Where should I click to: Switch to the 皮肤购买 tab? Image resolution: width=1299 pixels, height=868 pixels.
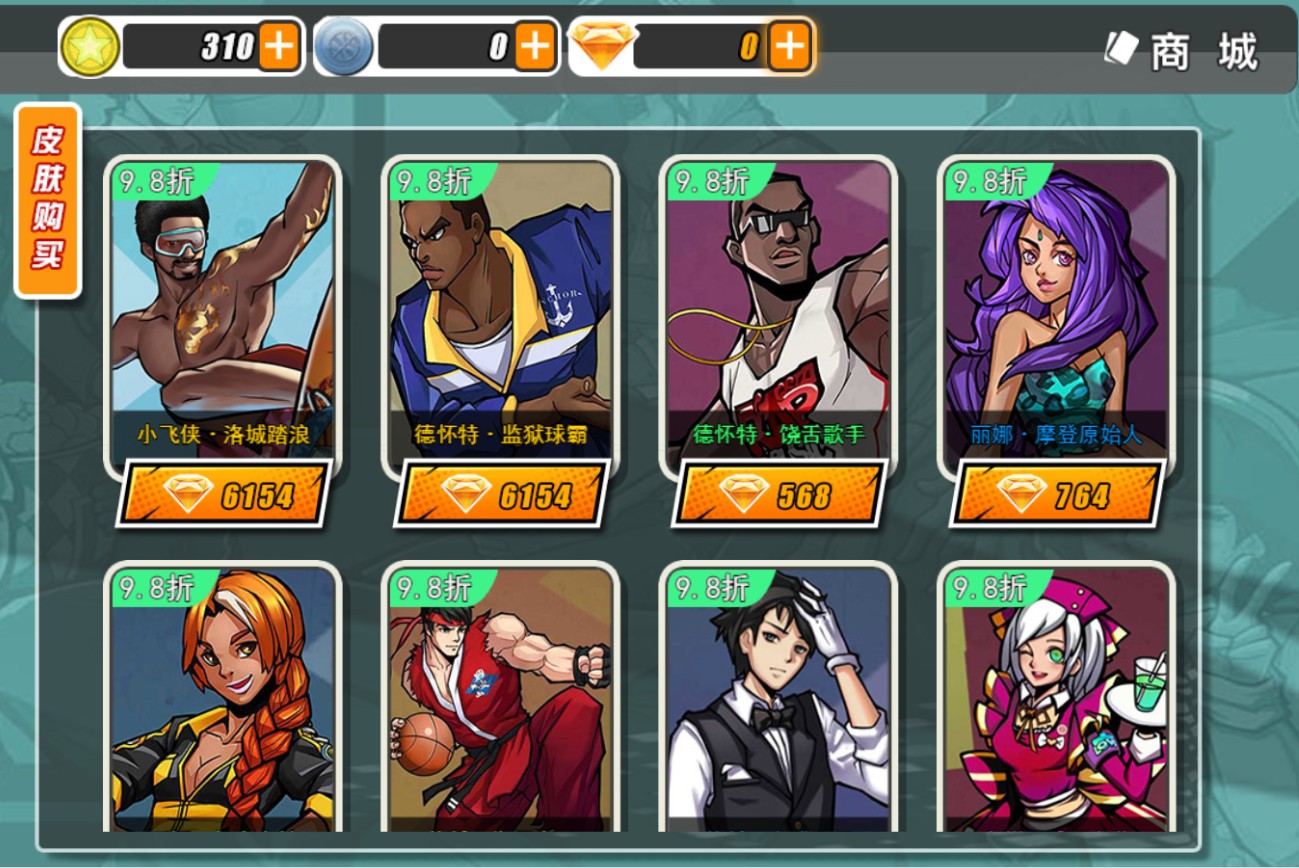pyautogui.click(x=47, y=199)
